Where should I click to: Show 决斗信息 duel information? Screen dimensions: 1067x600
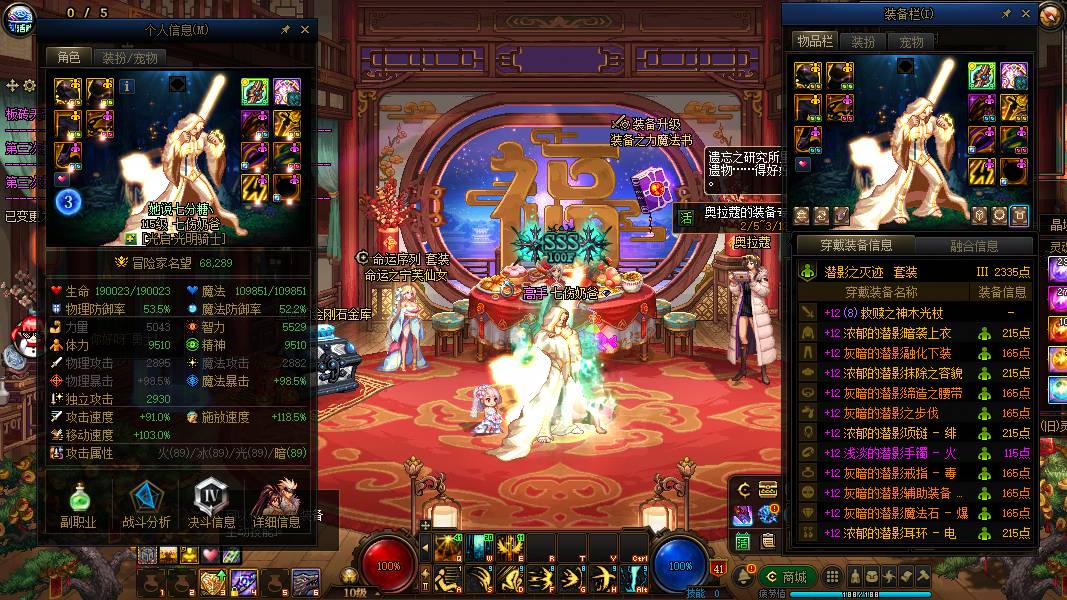(212, 505)
